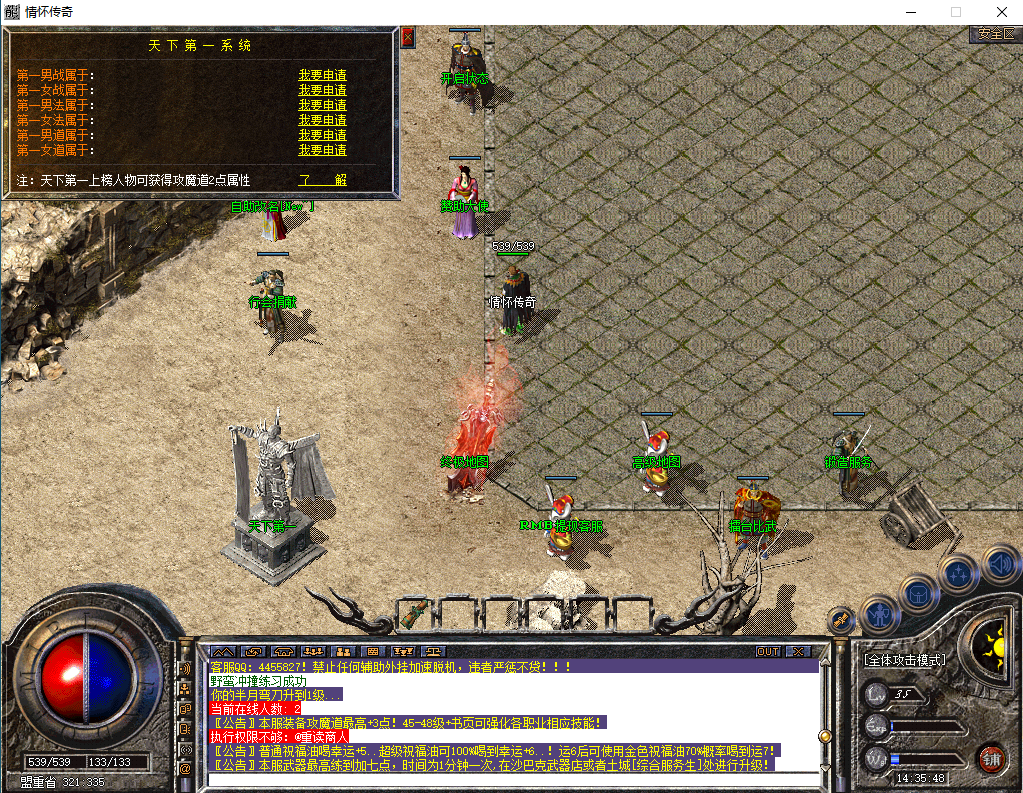Toggle the @ chat channel button
The image size is (1023, 793).
pos(185,768)
